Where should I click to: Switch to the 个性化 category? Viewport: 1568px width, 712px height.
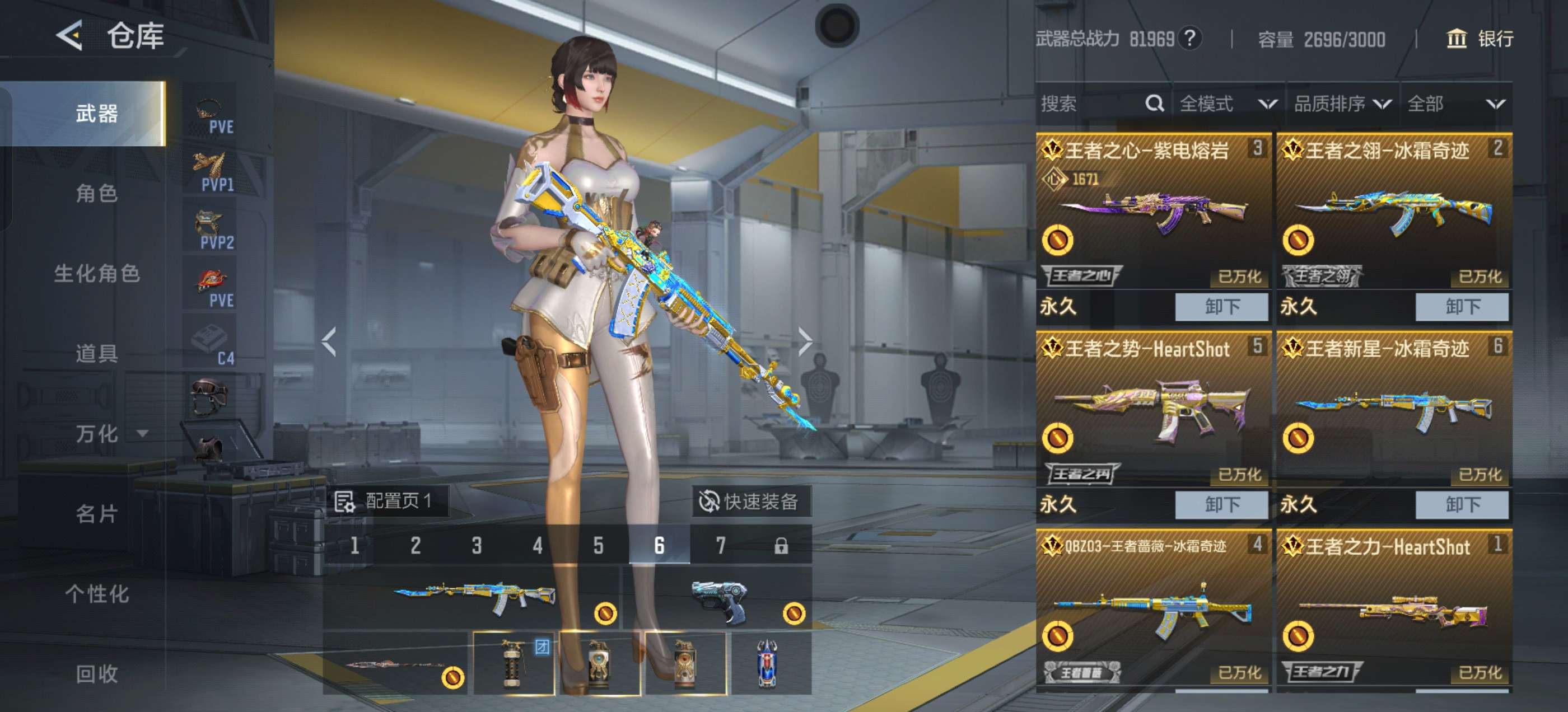[x=97, y=594]
